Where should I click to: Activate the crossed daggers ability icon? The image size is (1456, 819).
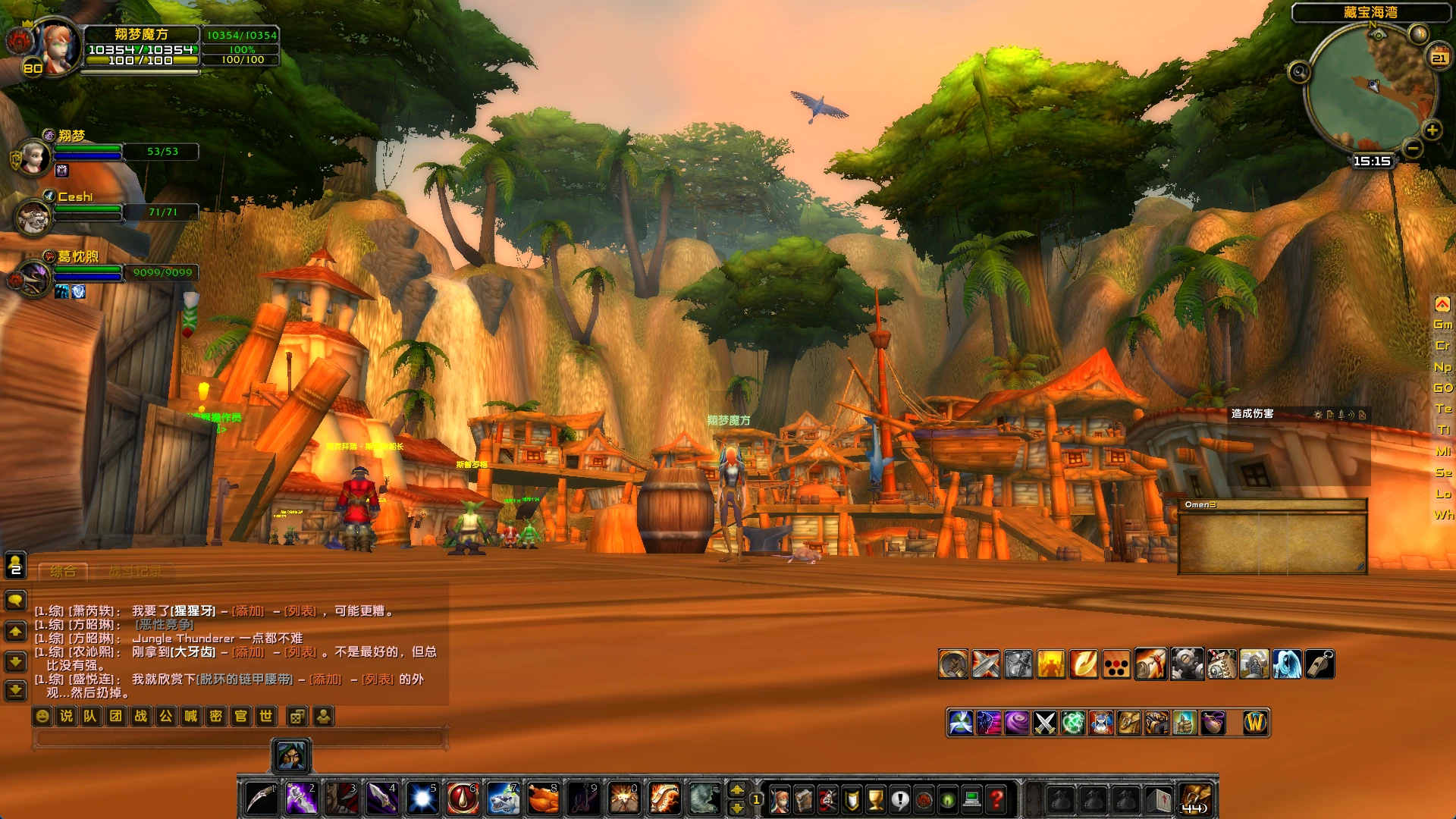(1045, 723)
